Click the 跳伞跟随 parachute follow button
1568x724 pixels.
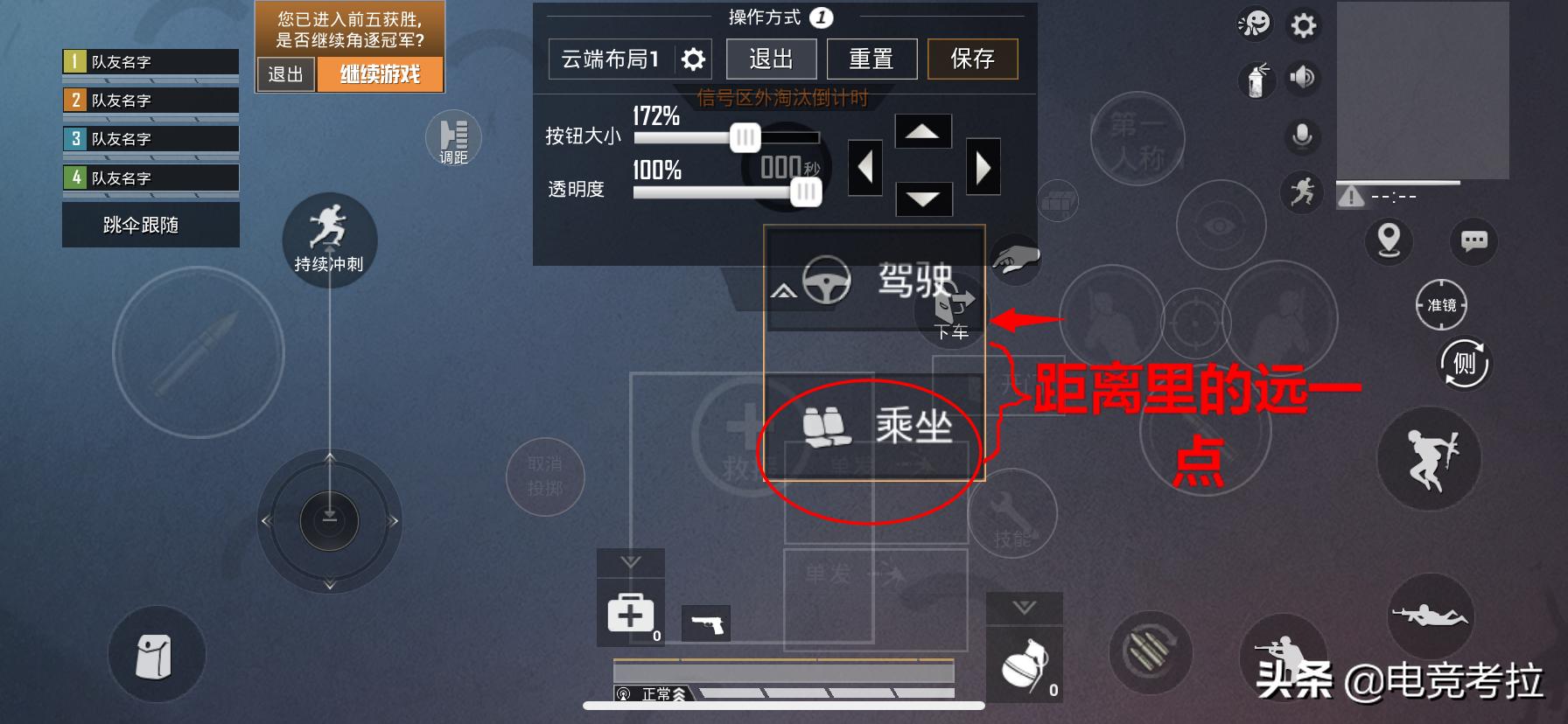(150, 224)
